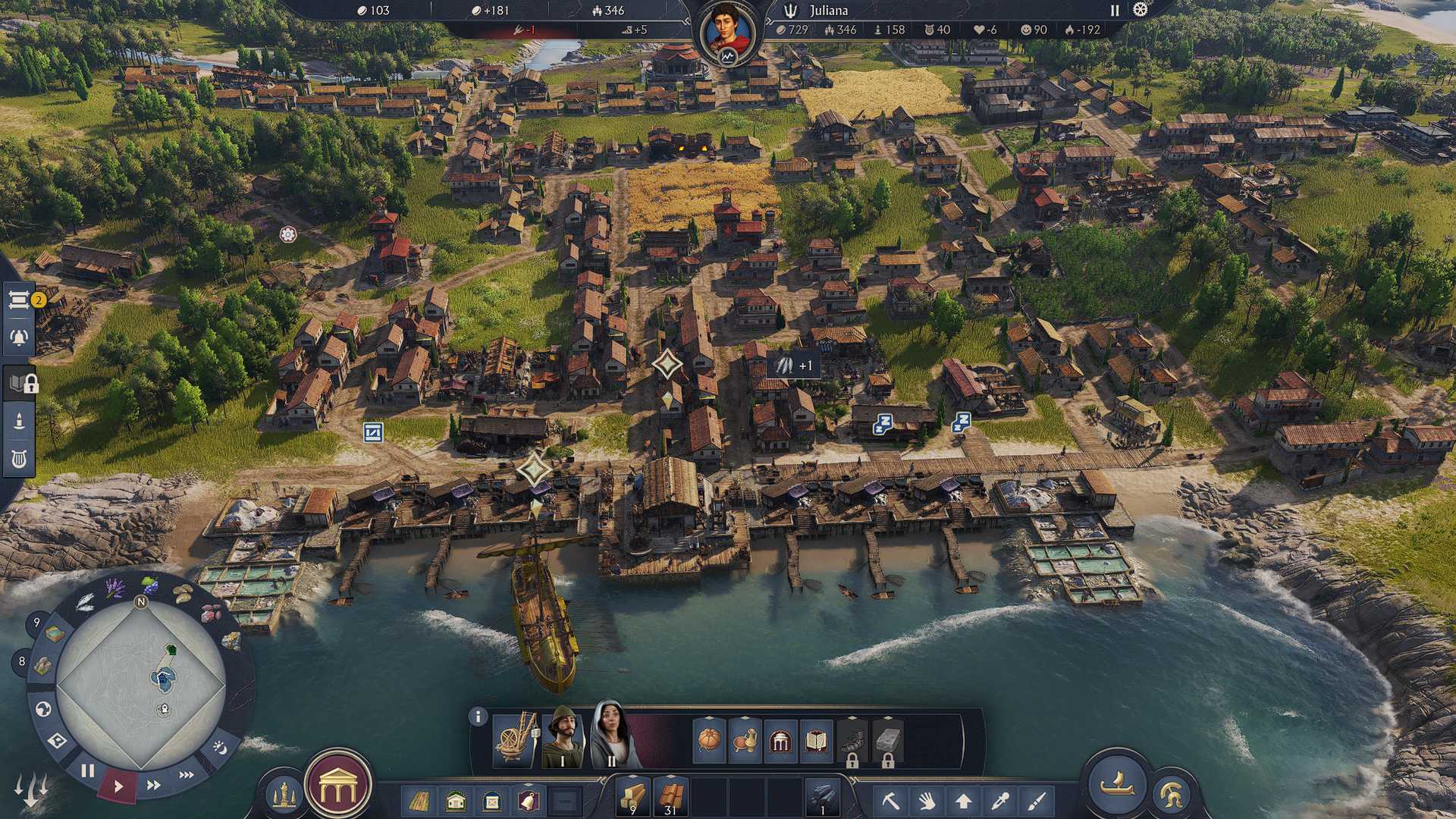Screen dimensions: 1456x819
Task: Select the hand move tool
Action: 927,802
